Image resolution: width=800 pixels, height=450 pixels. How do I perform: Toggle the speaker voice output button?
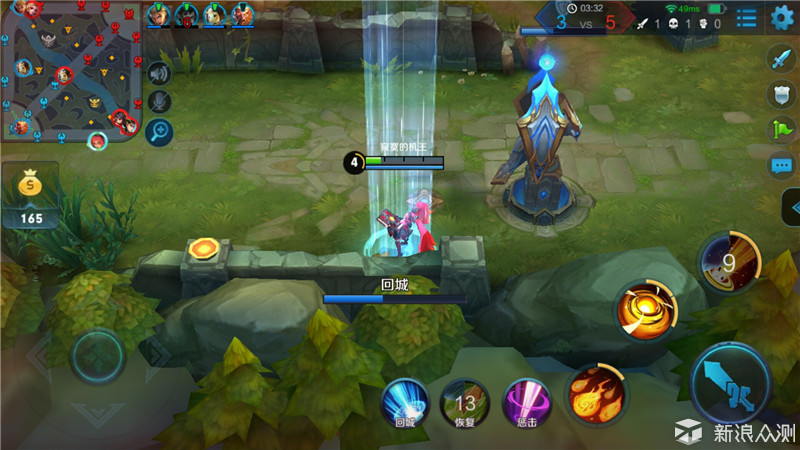pyautogui.click(x=159, y=73)
